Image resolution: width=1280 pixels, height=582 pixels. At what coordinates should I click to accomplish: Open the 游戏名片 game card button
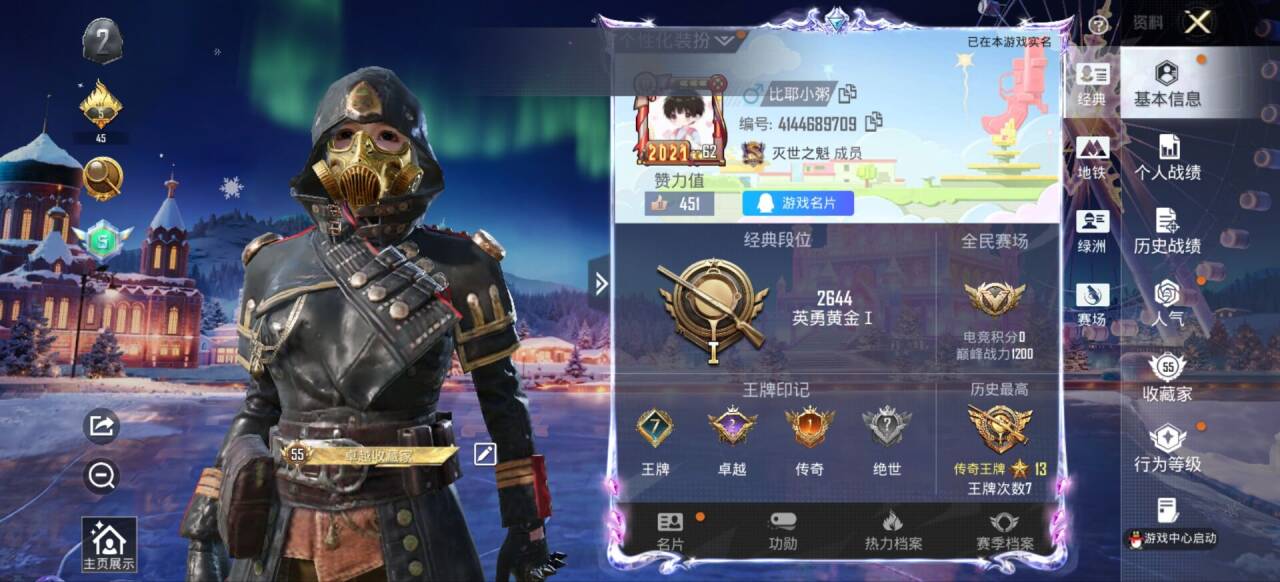[x=798, y=204]
